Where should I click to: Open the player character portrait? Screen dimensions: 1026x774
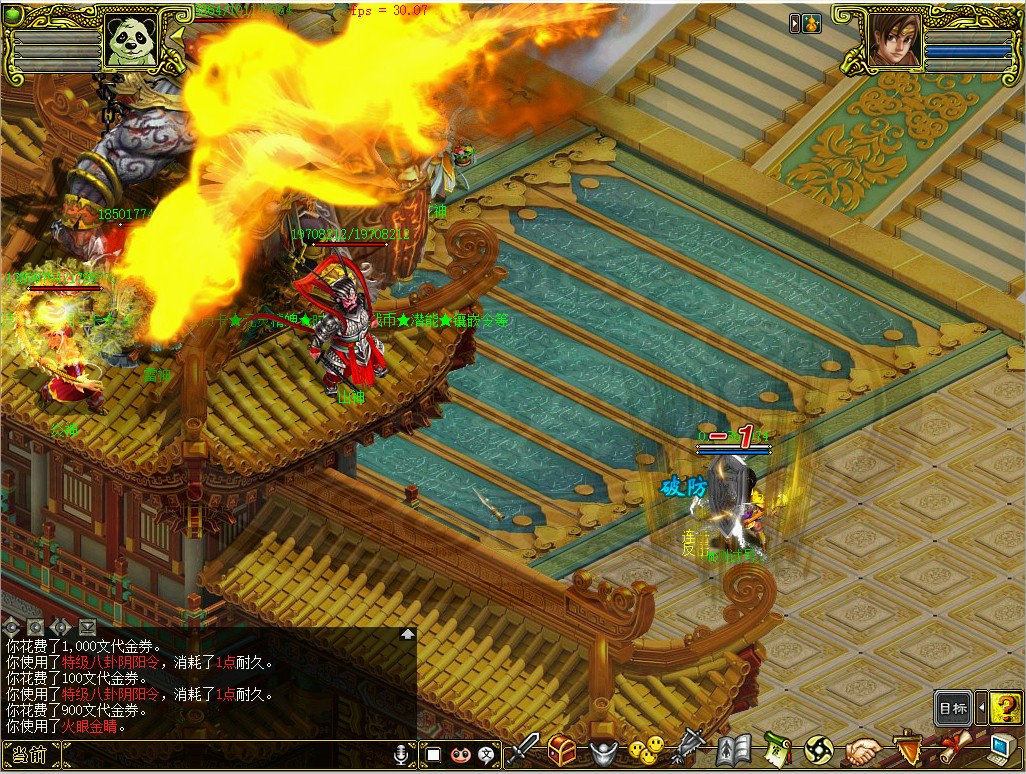(x=895, y=41)
